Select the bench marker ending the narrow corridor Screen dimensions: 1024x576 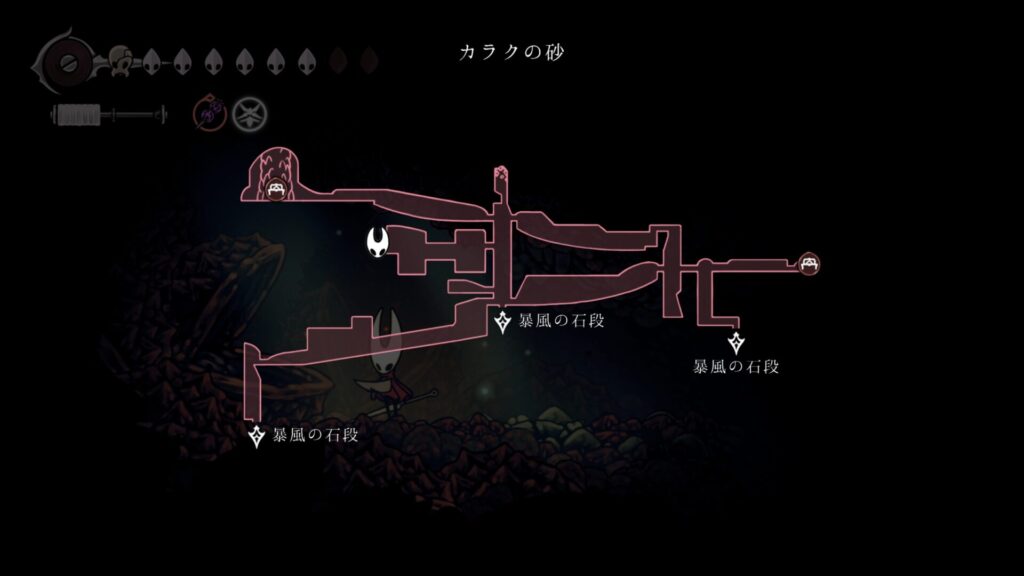811,263
